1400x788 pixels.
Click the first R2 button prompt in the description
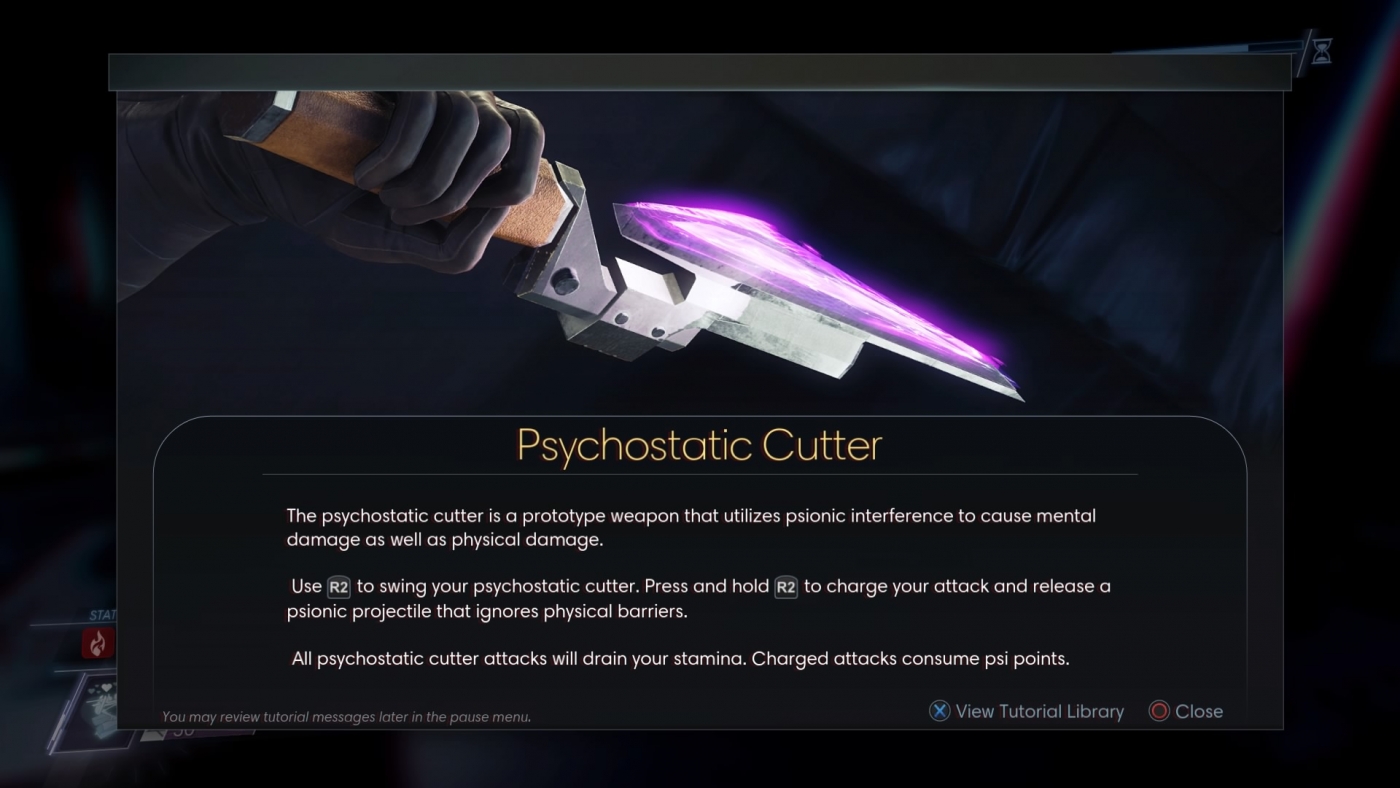[337, 587]
